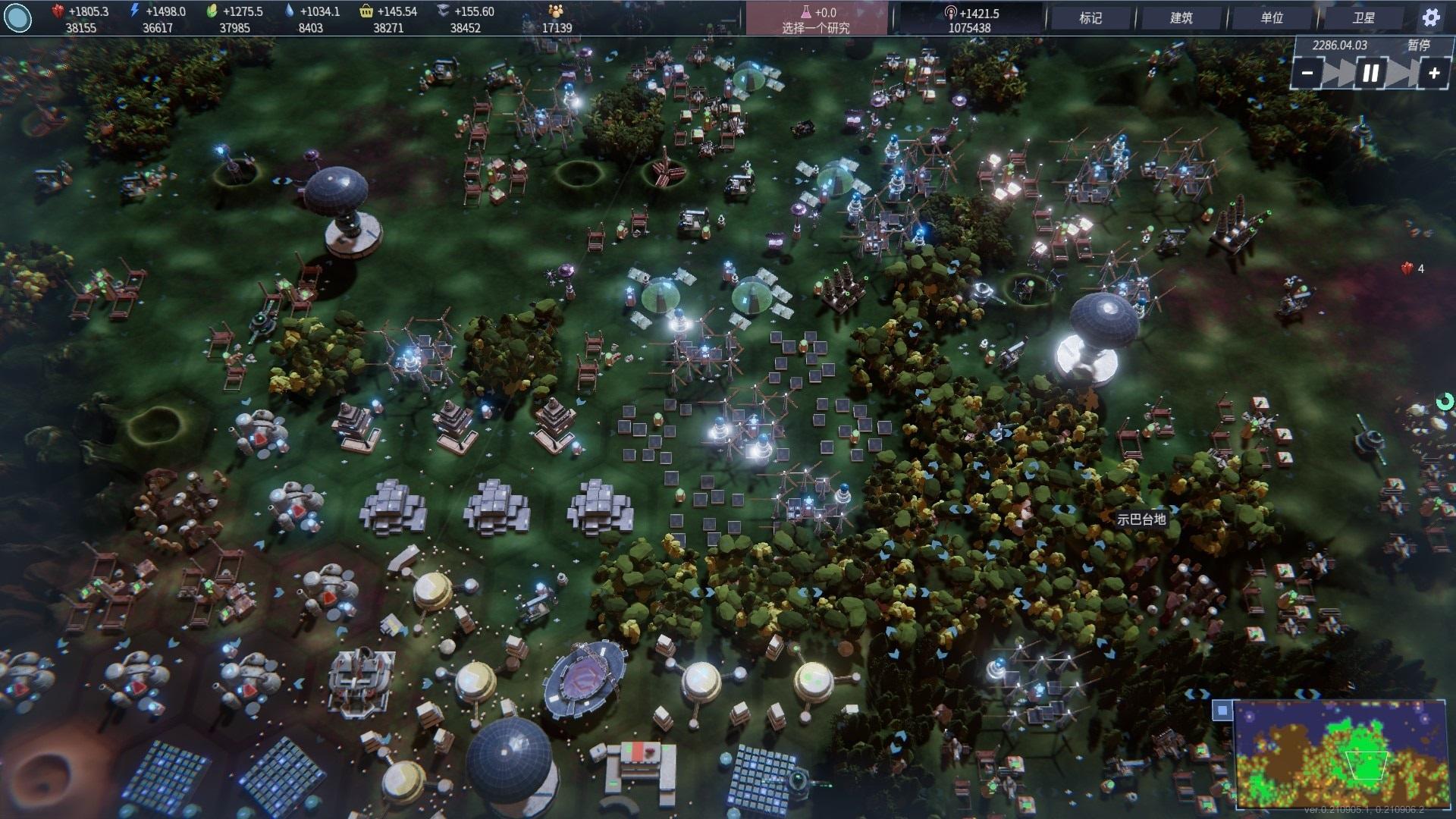Viewport: 1456px width, 819px height.
Task: Toggle pause with the pause button
Action: point(1370,74)
